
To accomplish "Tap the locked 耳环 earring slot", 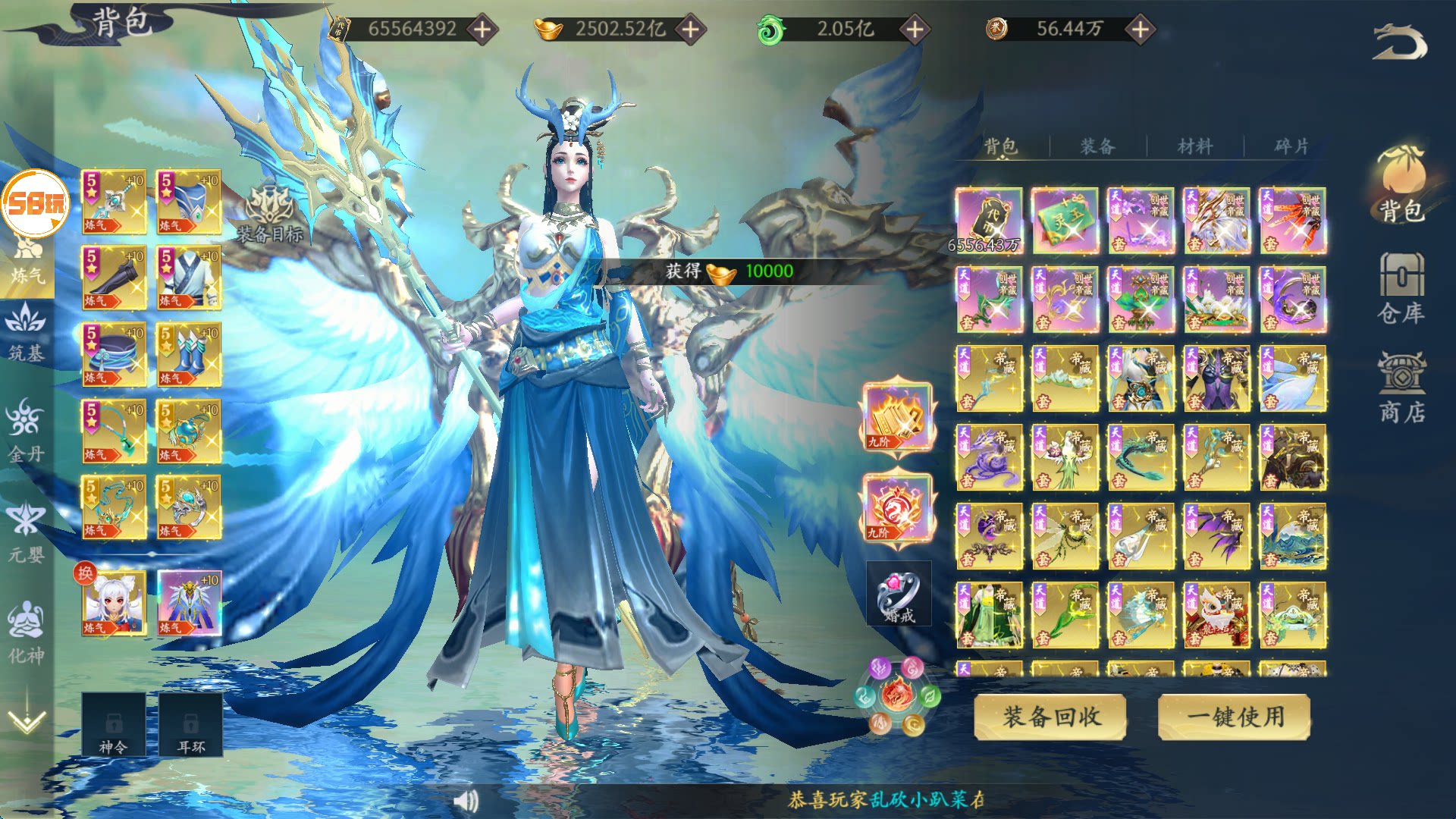I will click(x=190, y=724).
